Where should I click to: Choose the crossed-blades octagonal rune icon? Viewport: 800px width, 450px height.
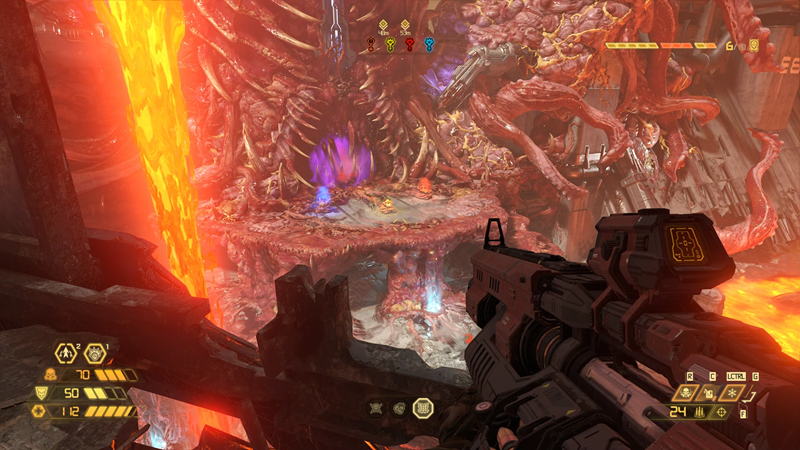pos(377,408)
